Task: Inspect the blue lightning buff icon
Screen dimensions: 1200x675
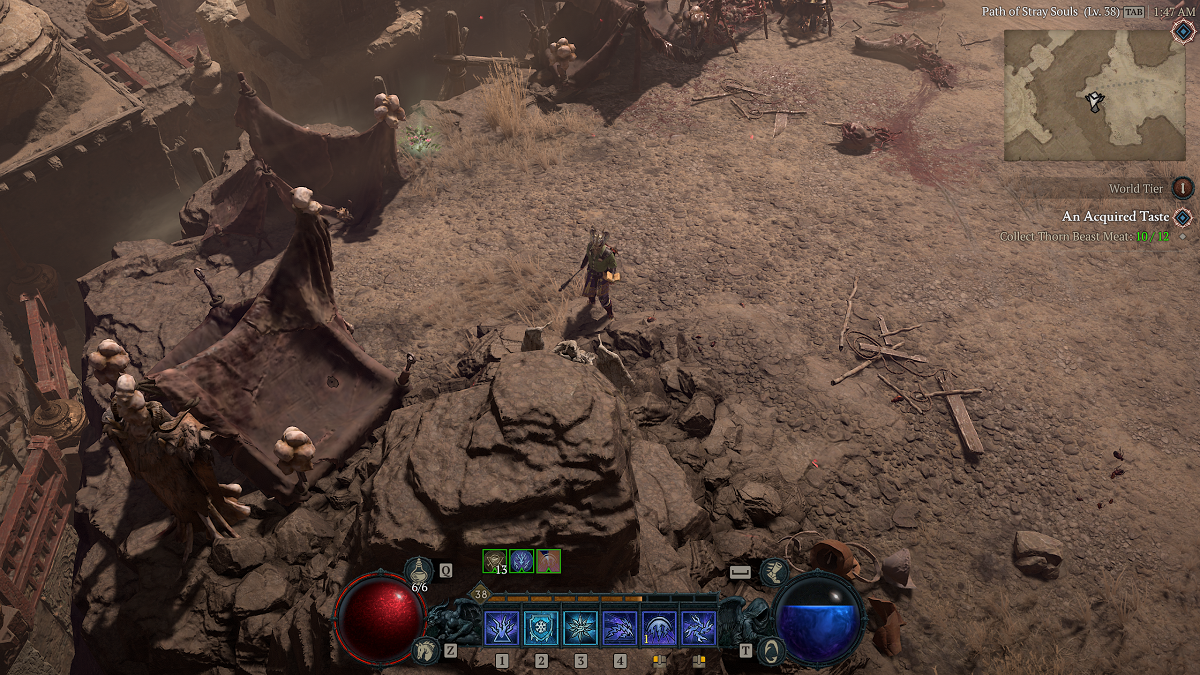Action: pyautogui.click(x=522, y=561)
